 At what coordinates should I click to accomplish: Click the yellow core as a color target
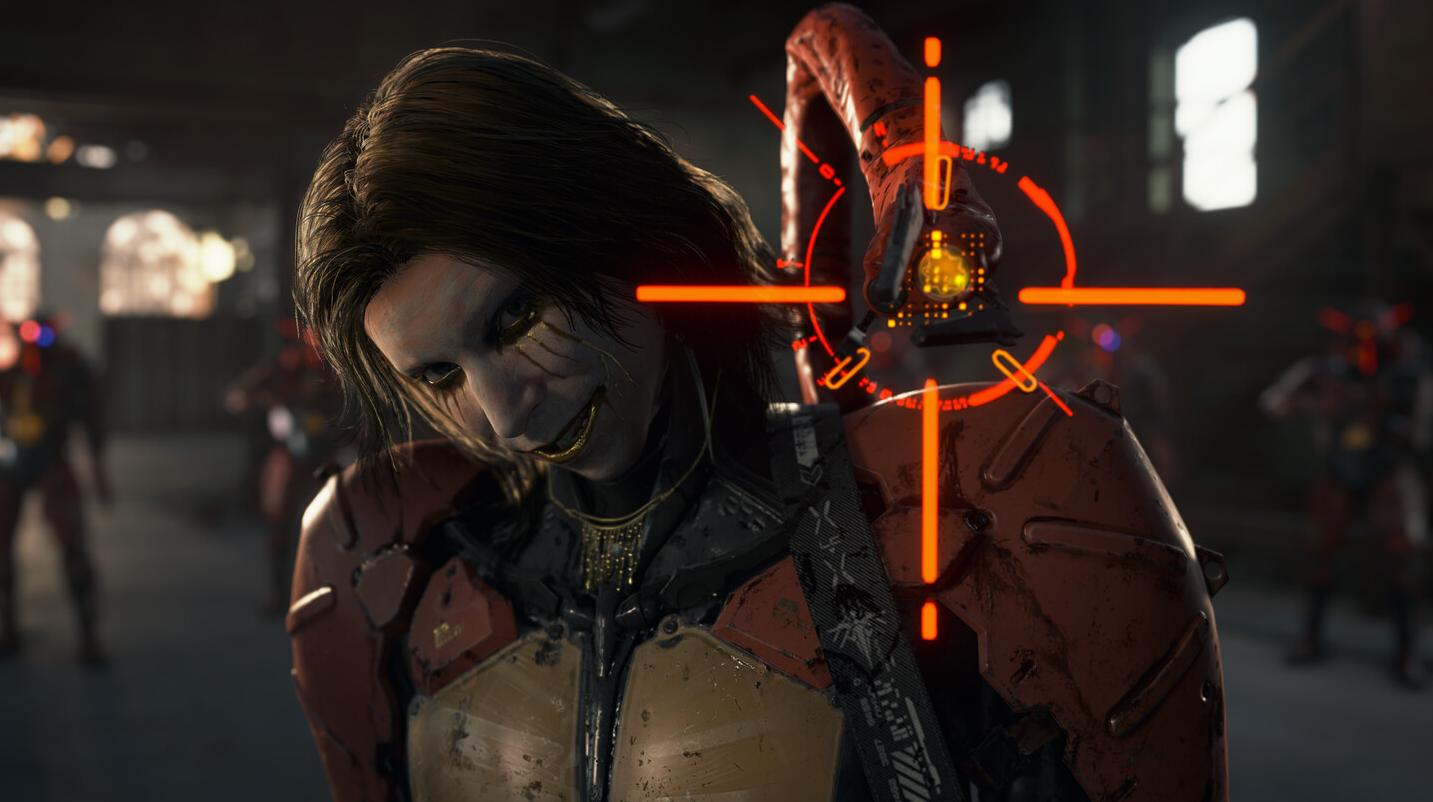tap(944, 270)
